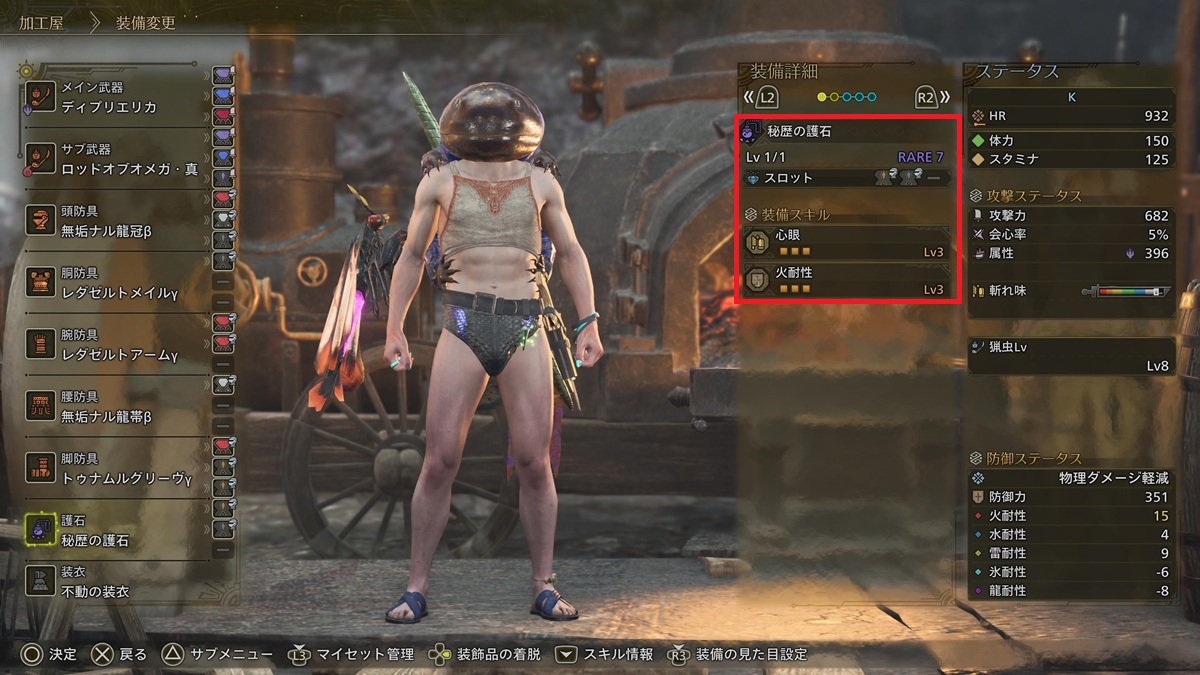Select the 火耐性 skill row in equipment details

846,279
